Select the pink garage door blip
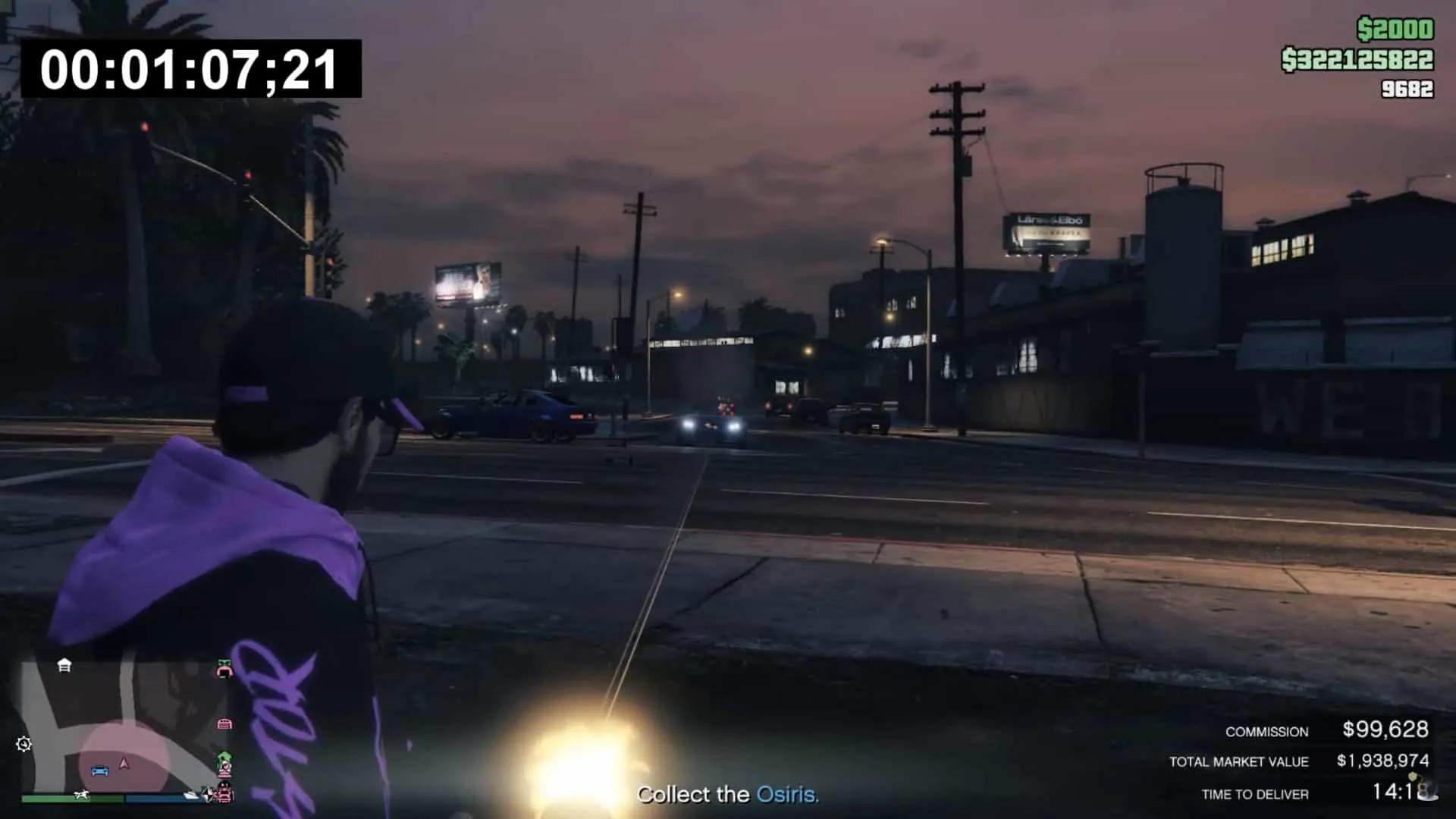This screenshot has width=1456, height=819. [x=224, y=724]
